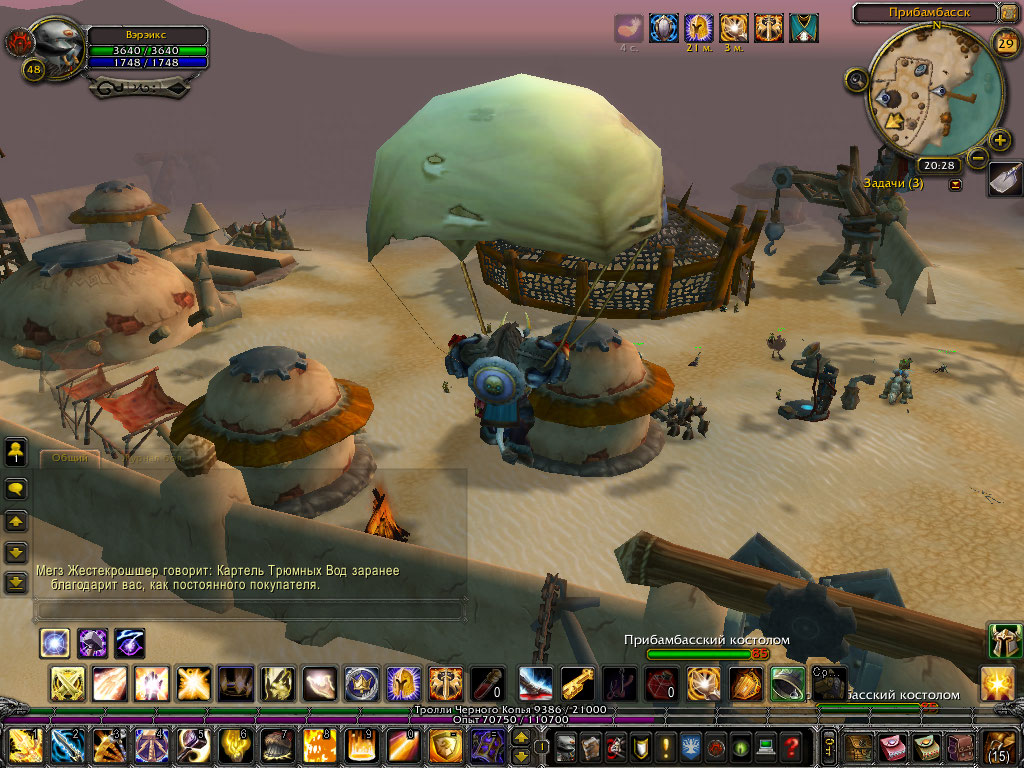Cast the ability in action slot 1
The image size is (1024, 768).
point(26,746)
